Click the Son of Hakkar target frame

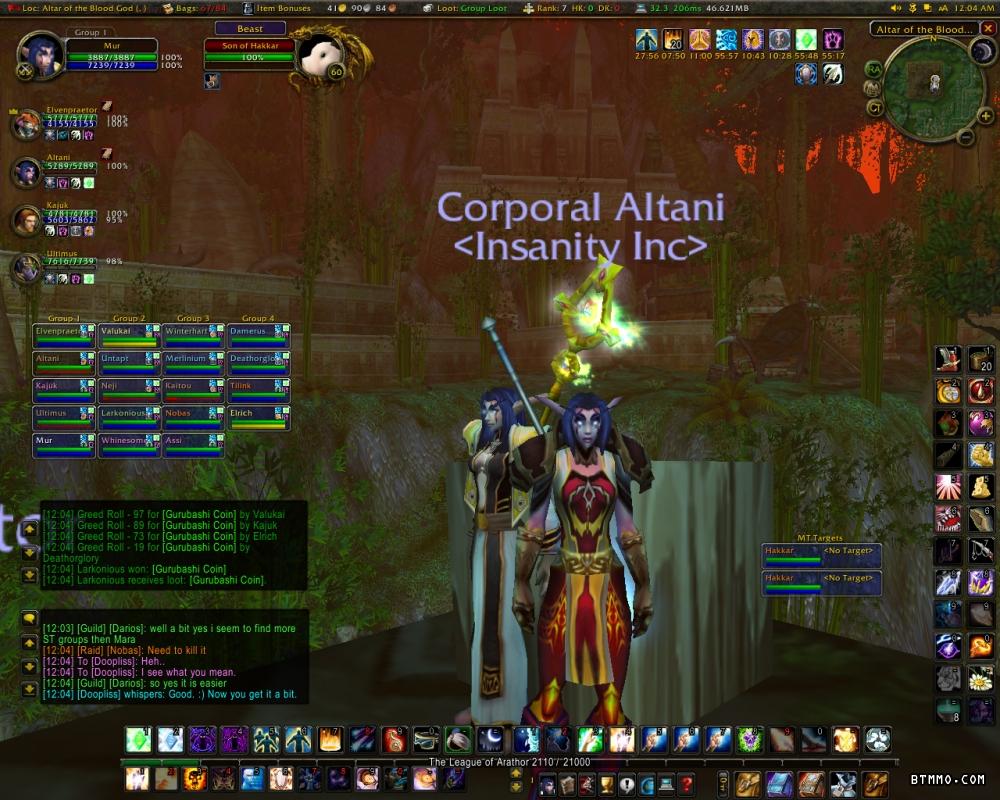(250, 46)
